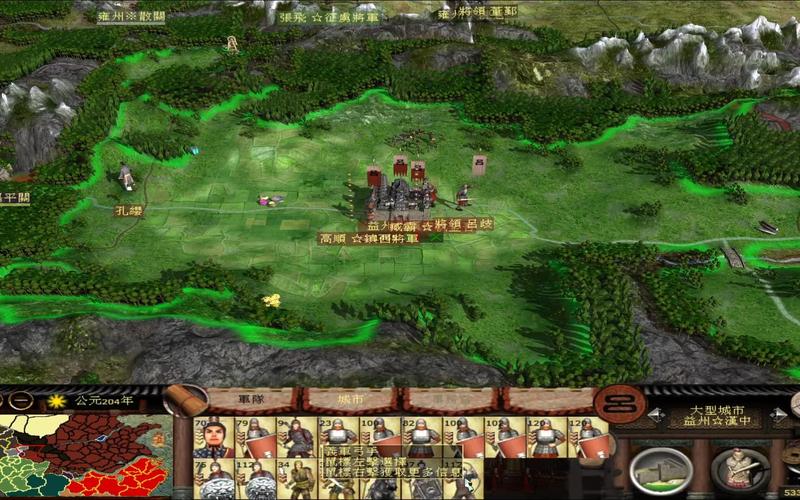Open the recruitment panel with the soldier icon
This screenshot has height=500, width=800.
(x=741, y=469)
